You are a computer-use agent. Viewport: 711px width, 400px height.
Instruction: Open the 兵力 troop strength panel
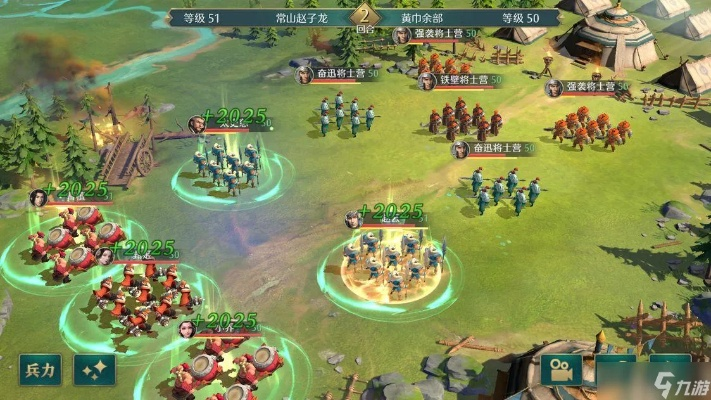click(x=42, y=369)
